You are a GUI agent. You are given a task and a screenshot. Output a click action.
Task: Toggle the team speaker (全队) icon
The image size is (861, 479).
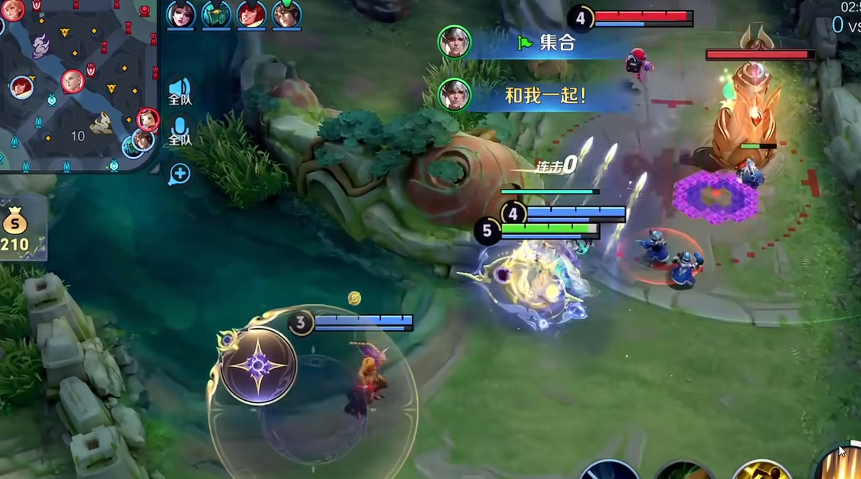(180, 92)
